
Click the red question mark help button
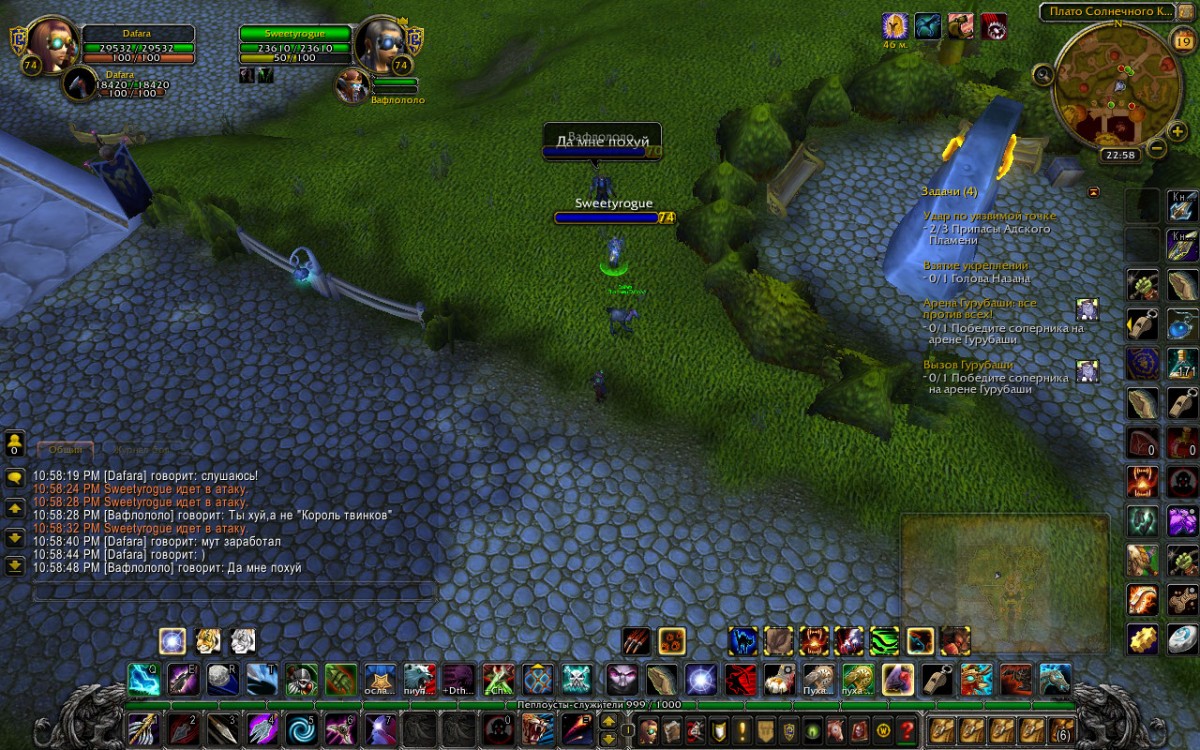coord(907,729)
